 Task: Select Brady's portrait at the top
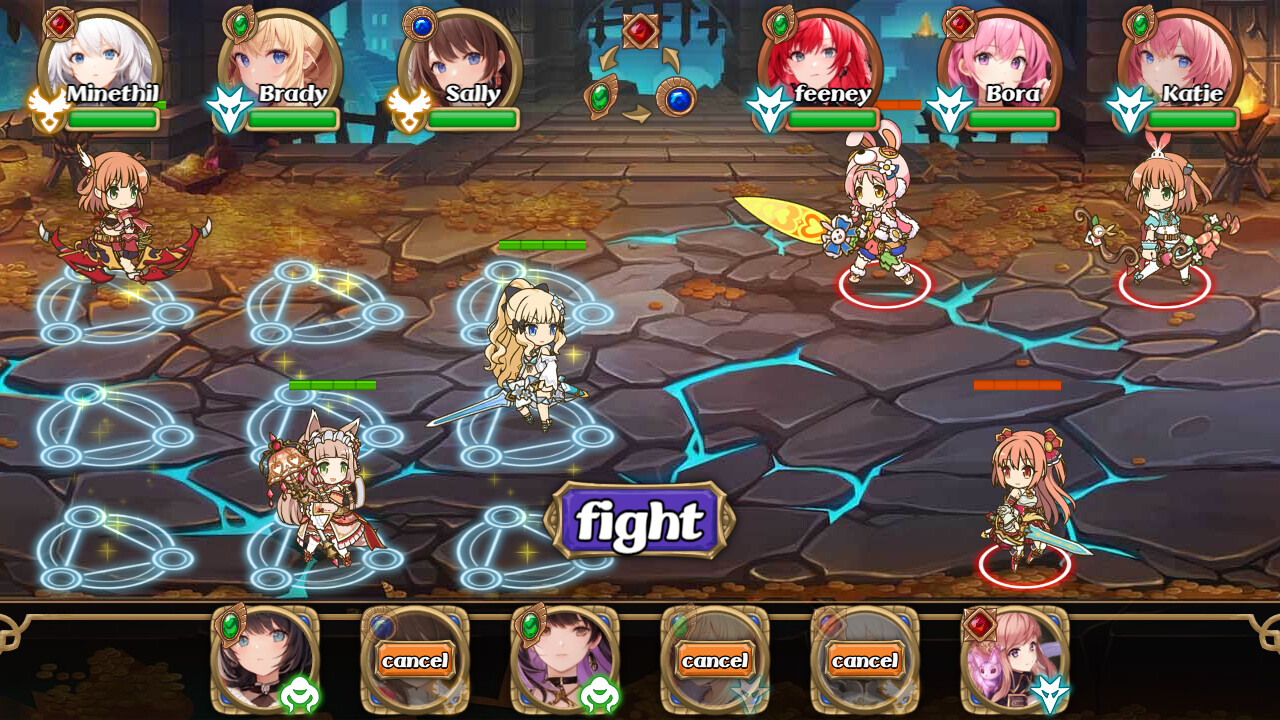[x=281, y=55]
